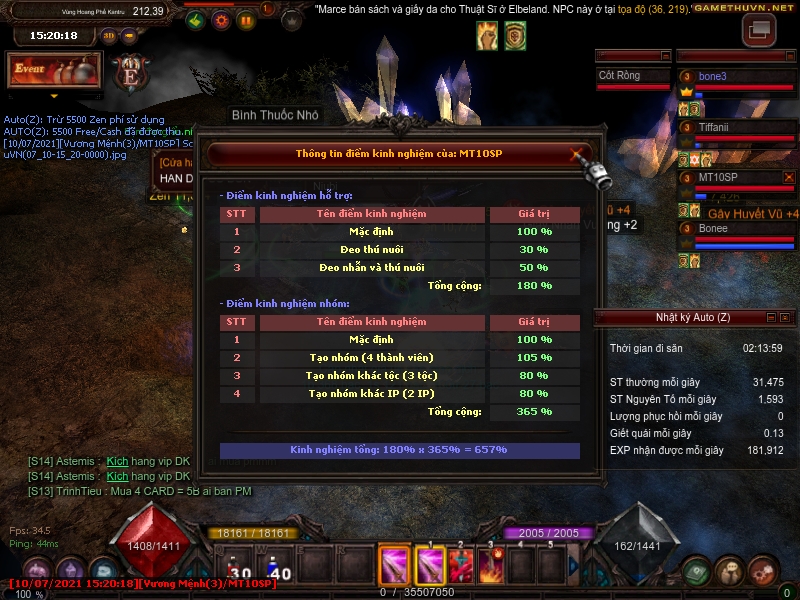Toggle the 3D view button
The height and width of the screenshot is (600, 800).
(109, 36)
